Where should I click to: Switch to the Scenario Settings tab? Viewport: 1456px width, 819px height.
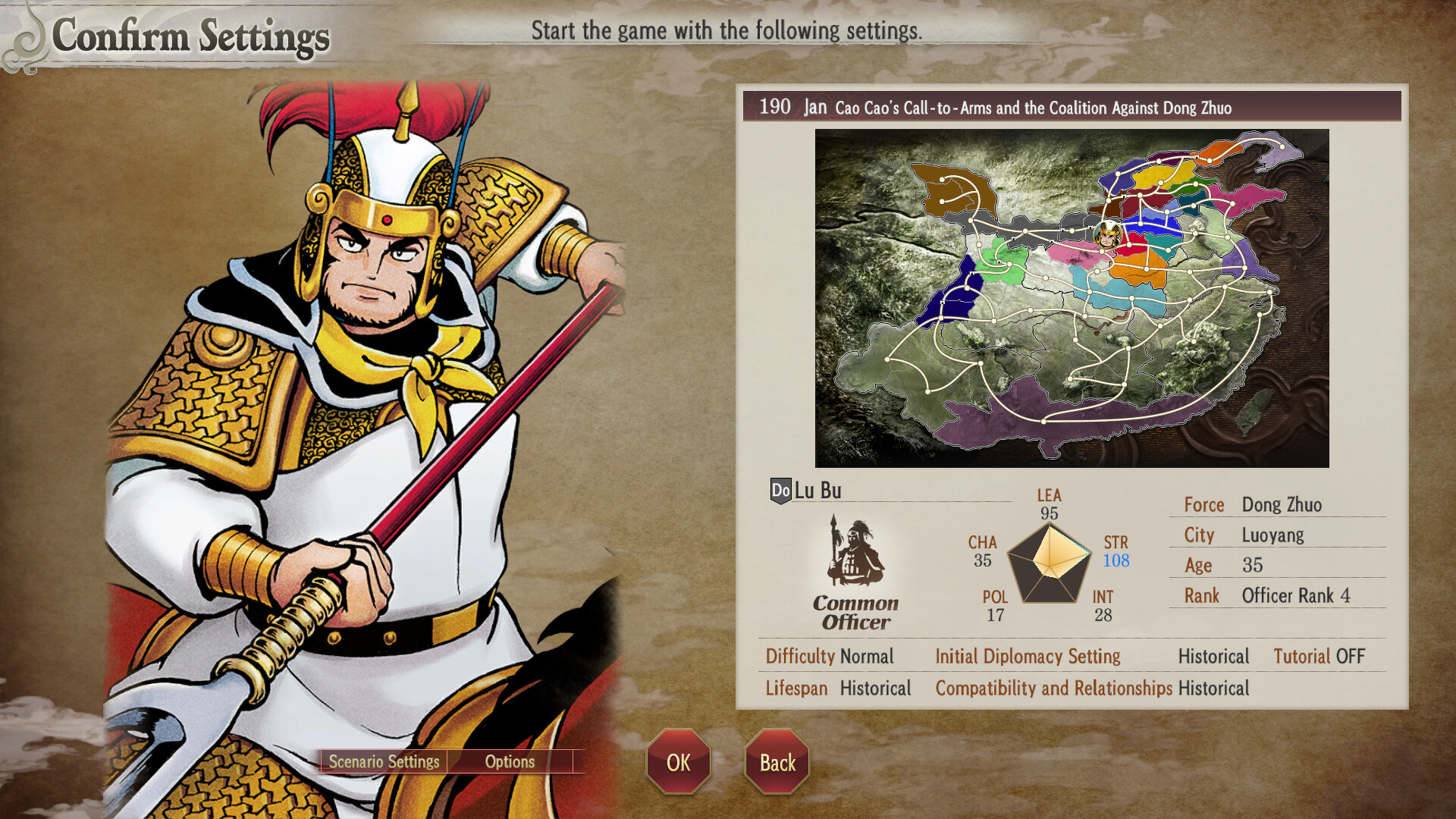click(x=384, y=762)
